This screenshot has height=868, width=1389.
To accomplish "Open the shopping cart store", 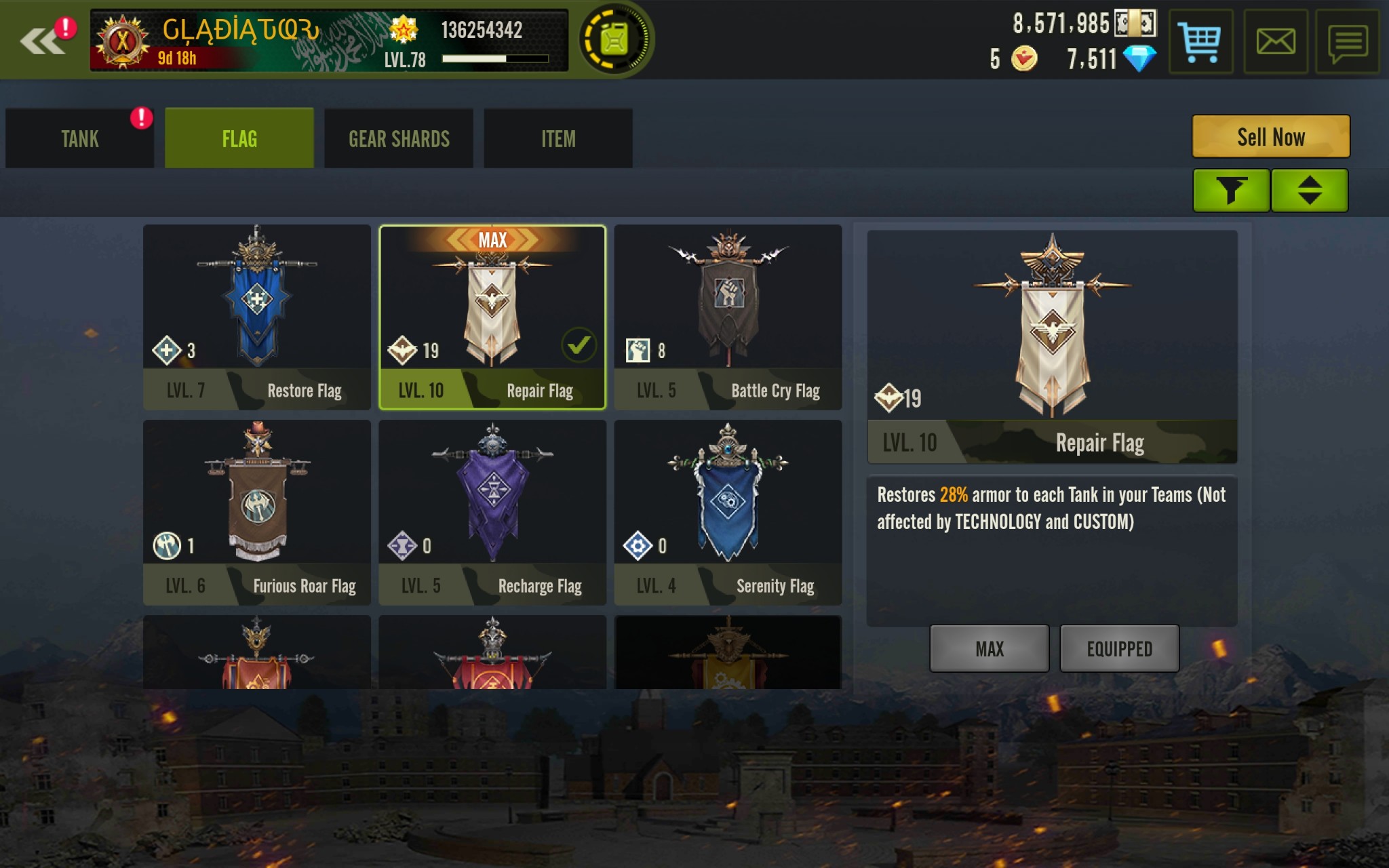I will click(x=1200, y=42).
